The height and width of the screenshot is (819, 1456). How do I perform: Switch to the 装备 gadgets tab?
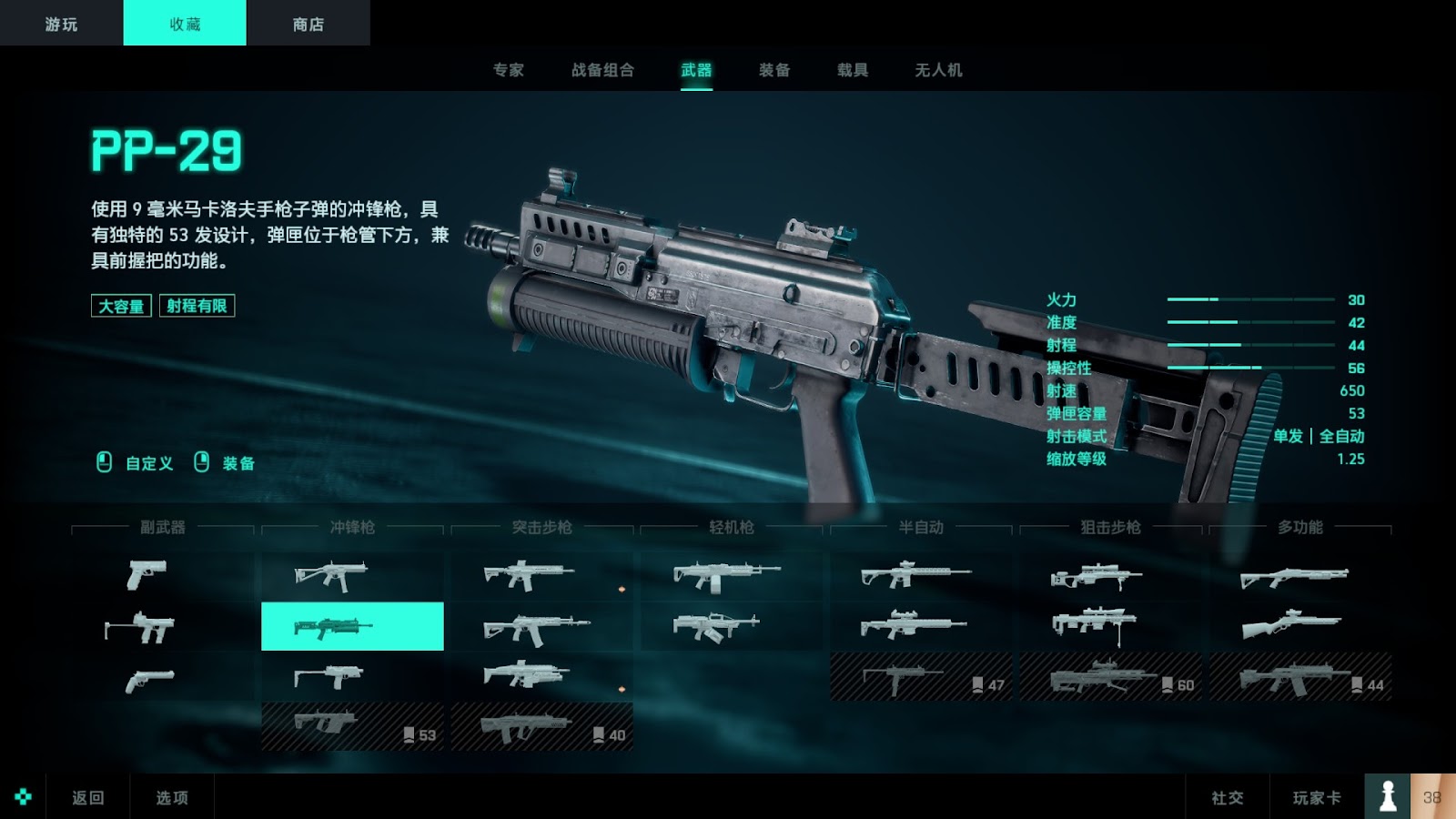[774, 70]
